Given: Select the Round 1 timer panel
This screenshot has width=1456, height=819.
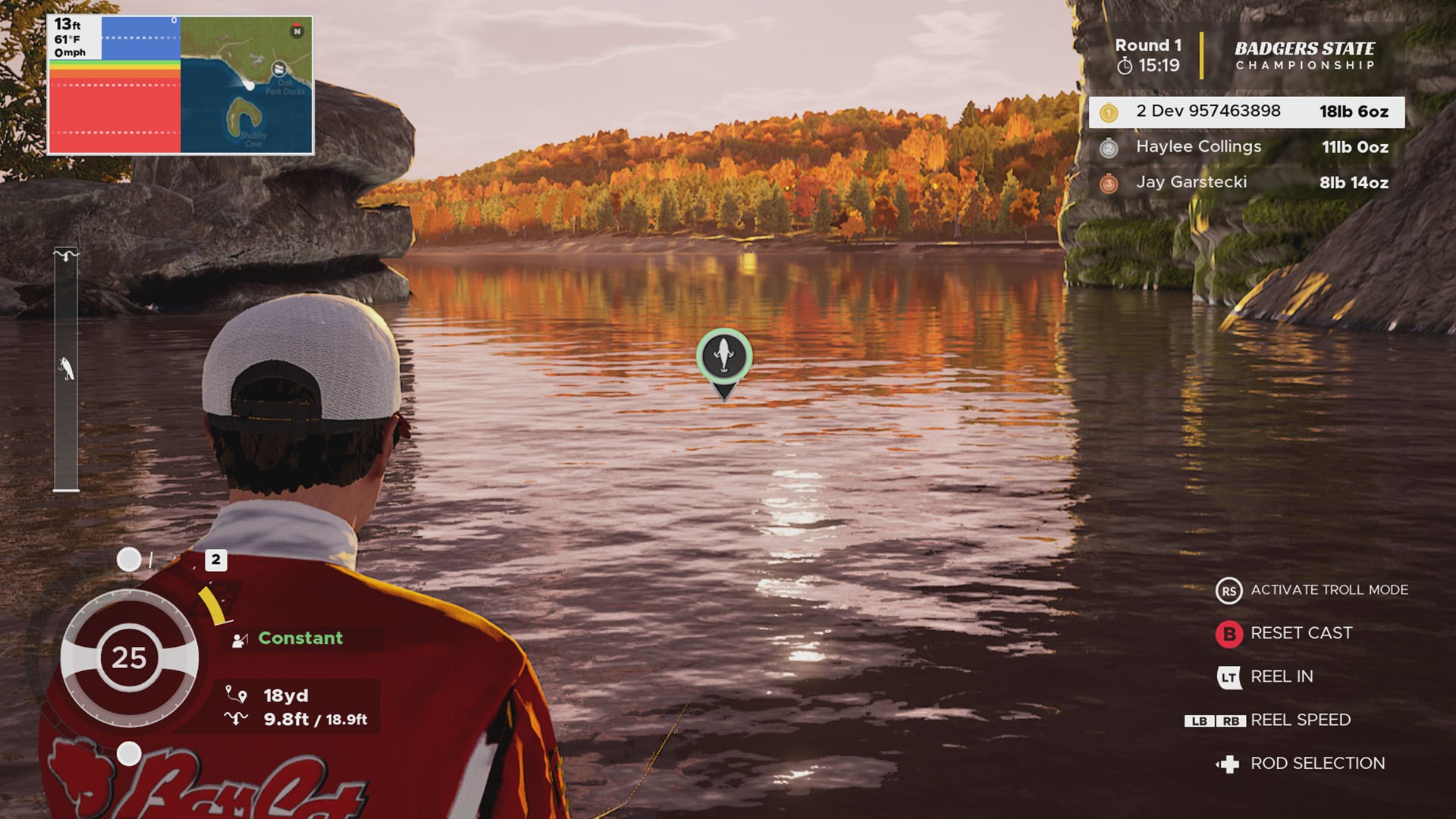Looking at the screenshot, I should pos(1147,55).
